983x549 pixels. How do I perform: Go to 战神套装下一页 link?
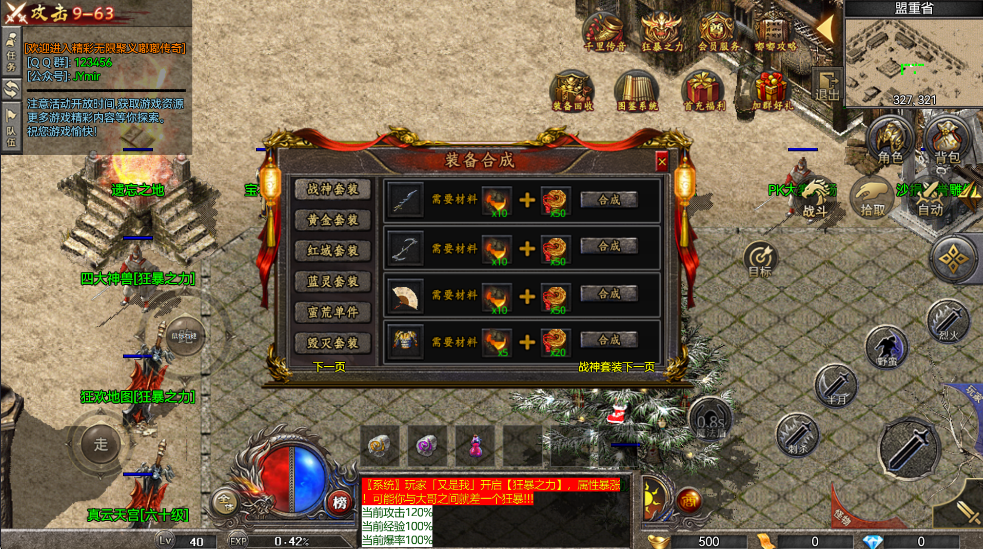[x=616, y=367]
